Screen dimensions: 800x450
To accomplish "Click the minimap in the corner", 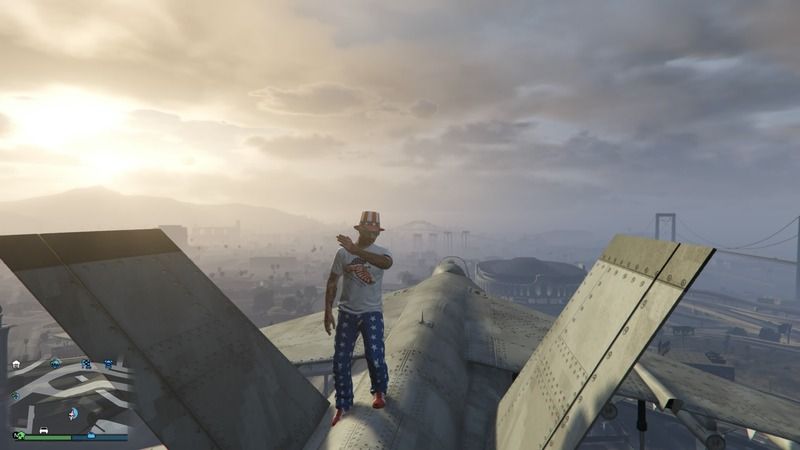I will tap(68, 397).
